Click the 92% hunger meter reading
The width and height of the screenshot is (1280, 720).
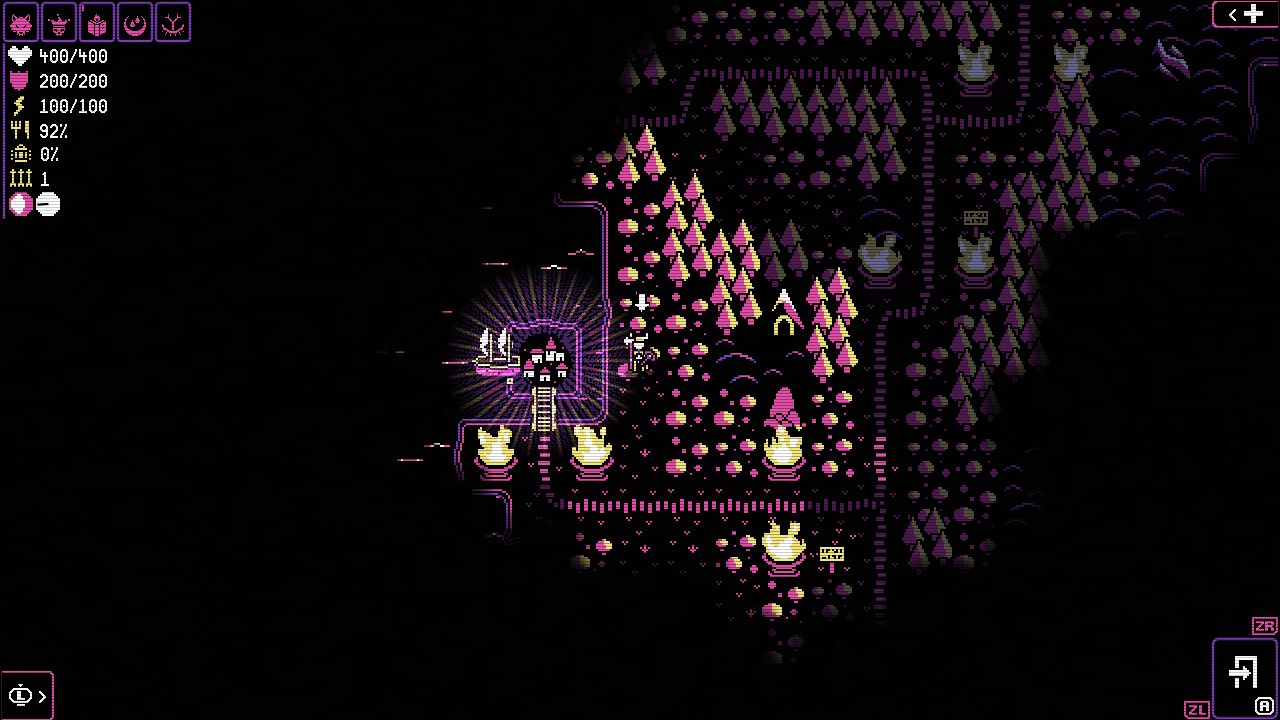[x=52, y=131]
